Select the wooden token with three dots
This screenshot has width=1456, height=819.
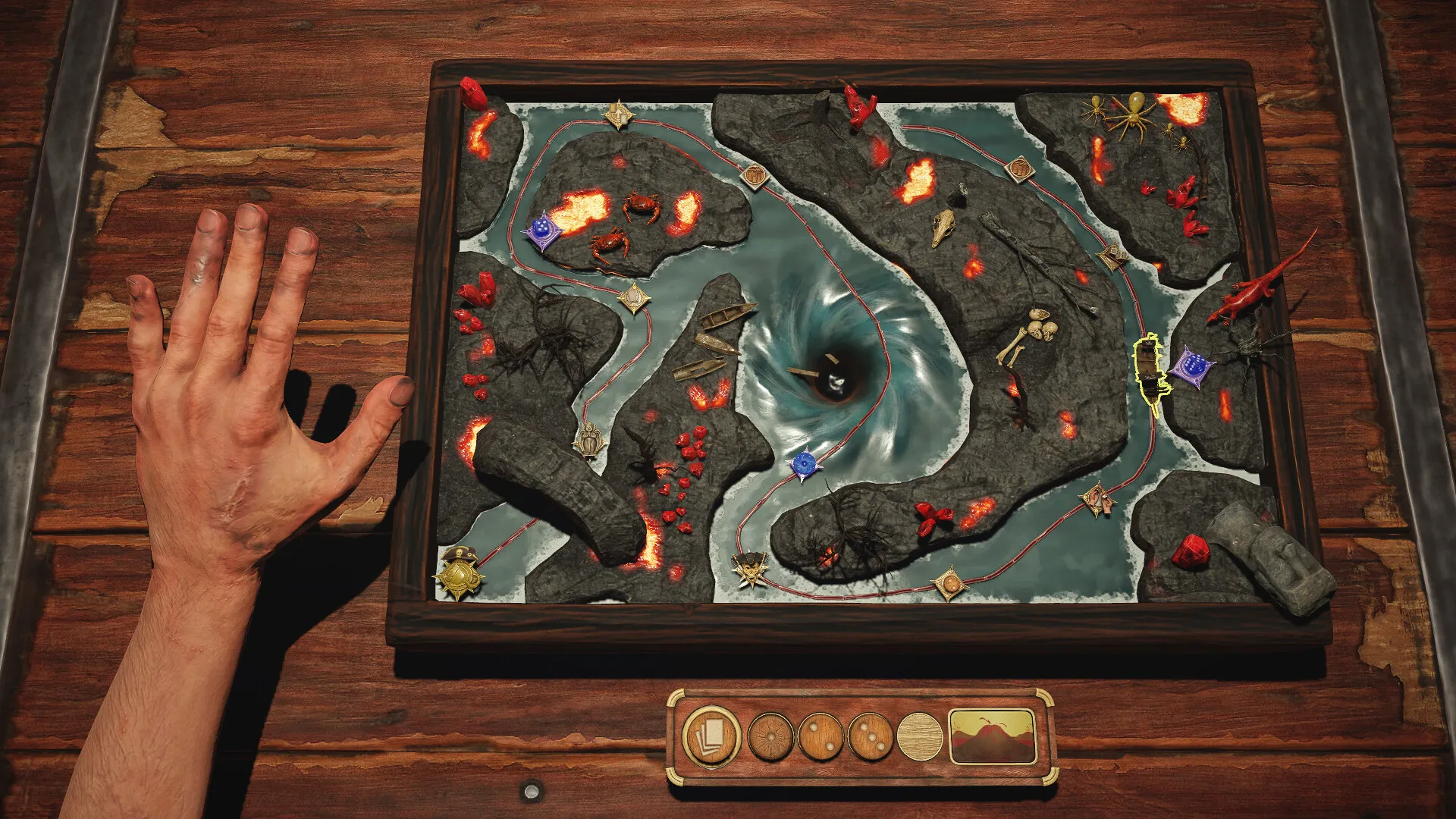coord(871,736)
